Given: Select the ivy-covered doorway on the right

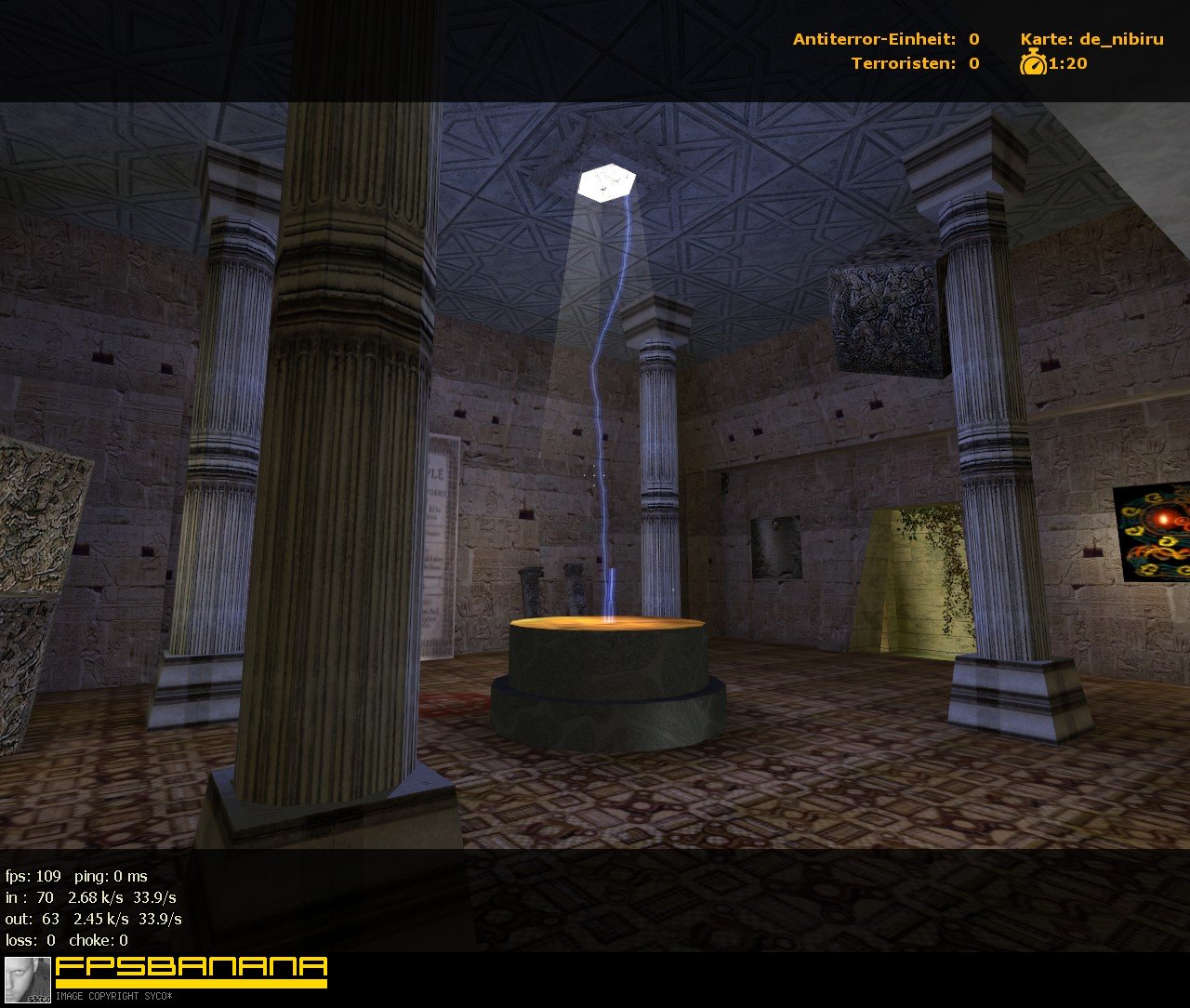Looking at the screenshot, I should point(916,572).
